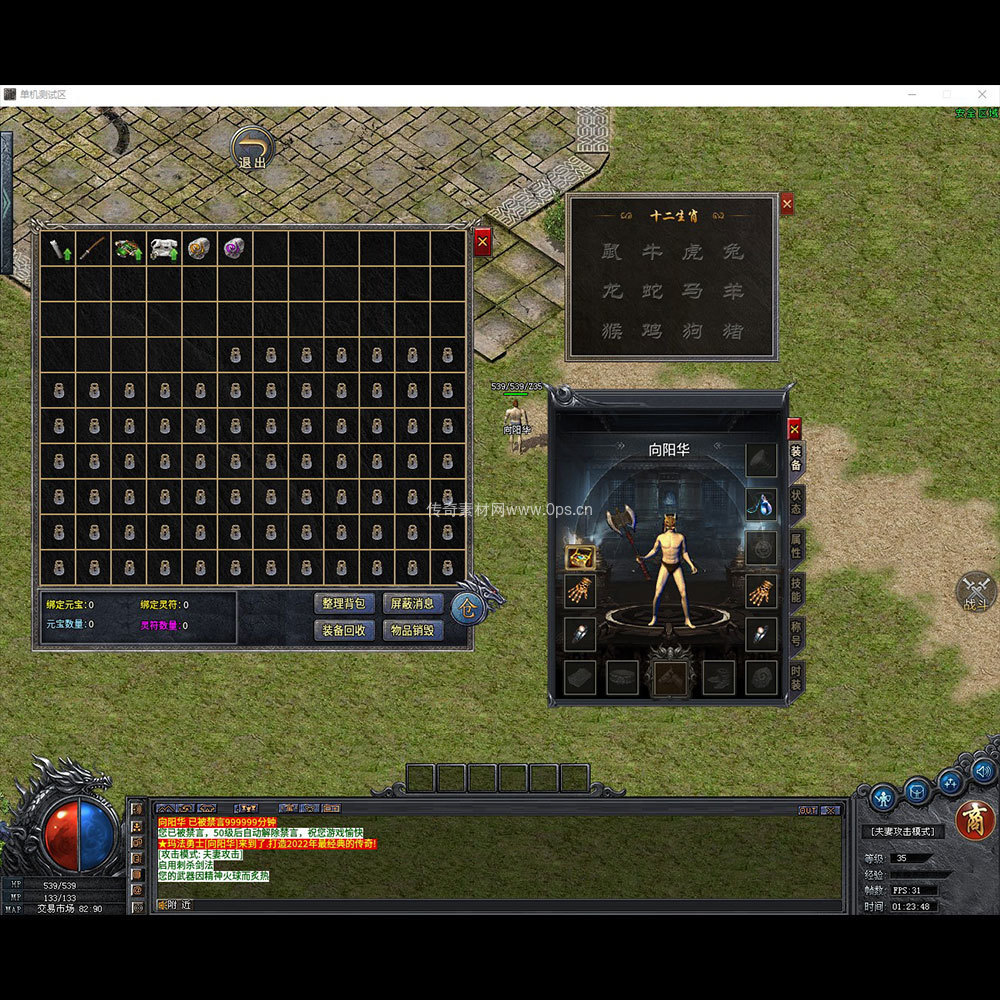Click the 整理背包 sort bag button
This screenshot has height=1000, width=1000.
pos(345,604)
